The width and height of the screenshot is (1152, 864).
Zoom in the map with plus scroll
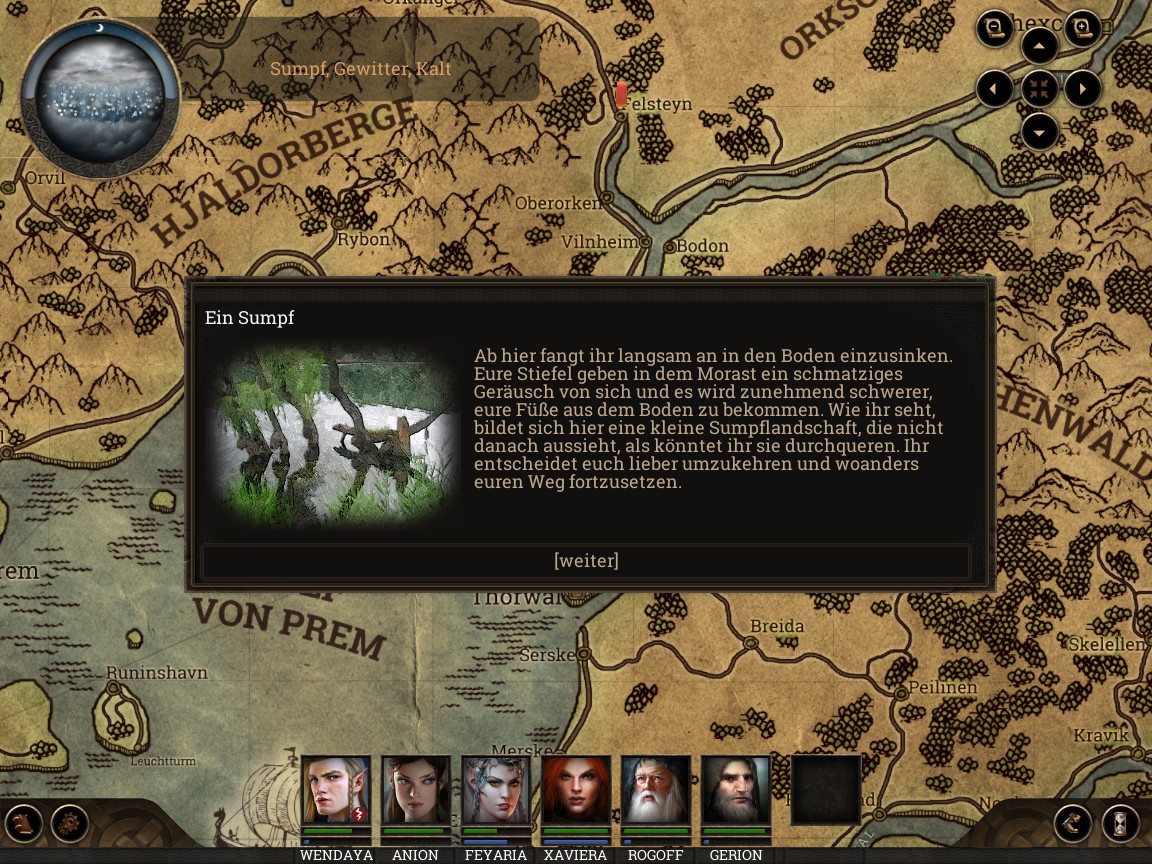(1083, 28)
